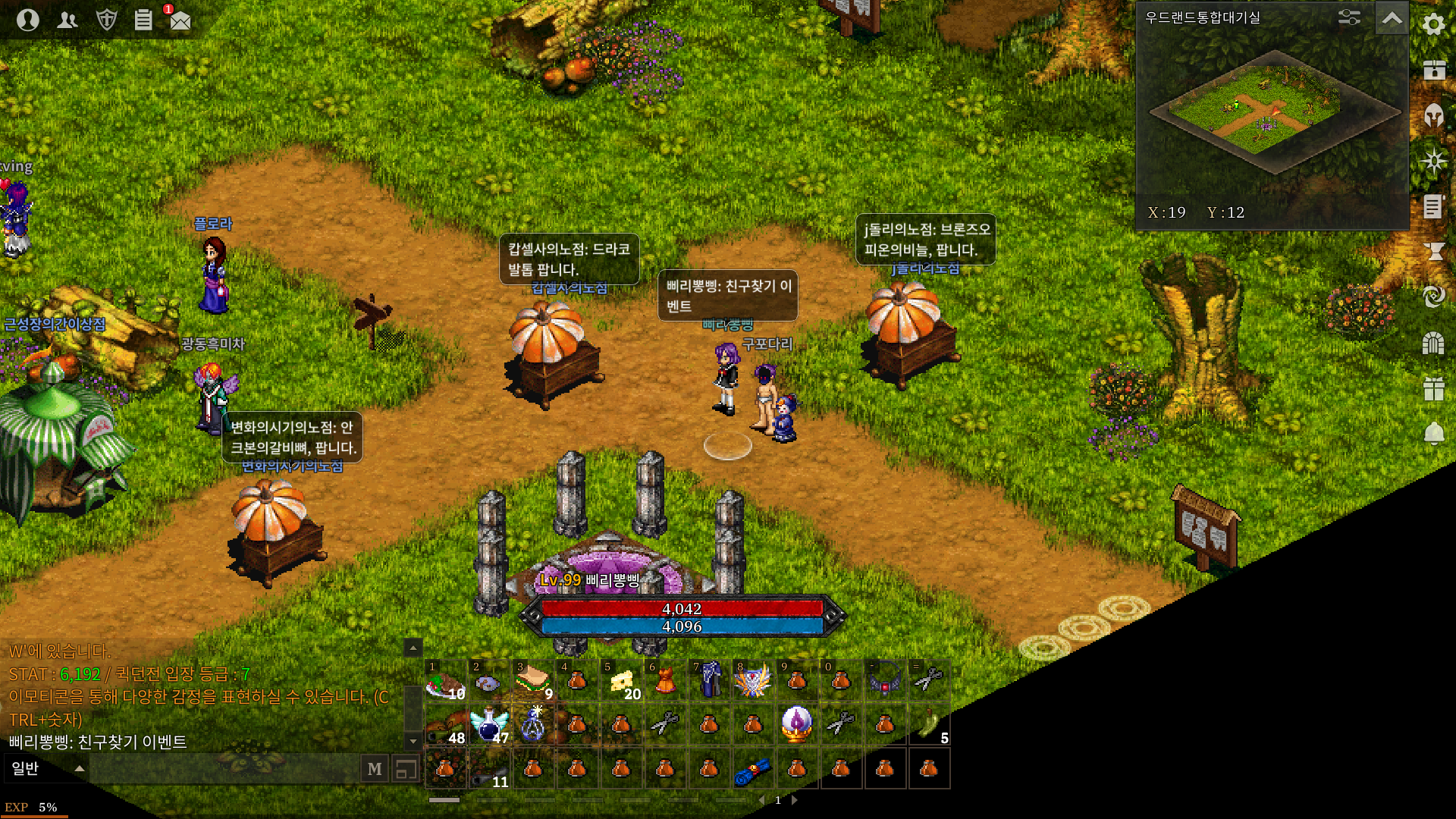Select the blue scroll item slot
Screen dimensions: 1456x819
tap(752, 769)
